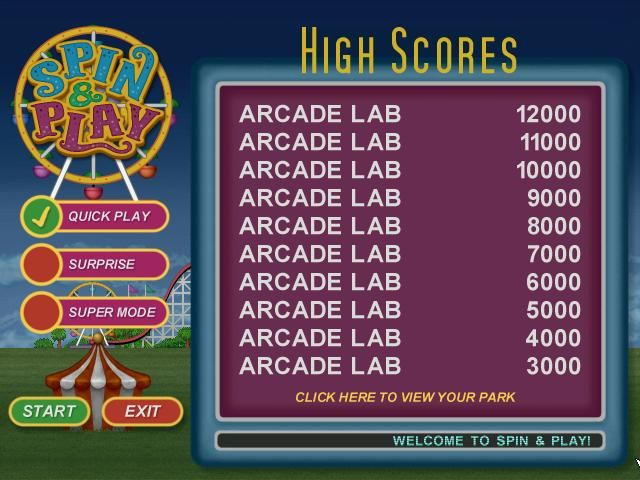Click here to view your park

(x=405, y=397)
